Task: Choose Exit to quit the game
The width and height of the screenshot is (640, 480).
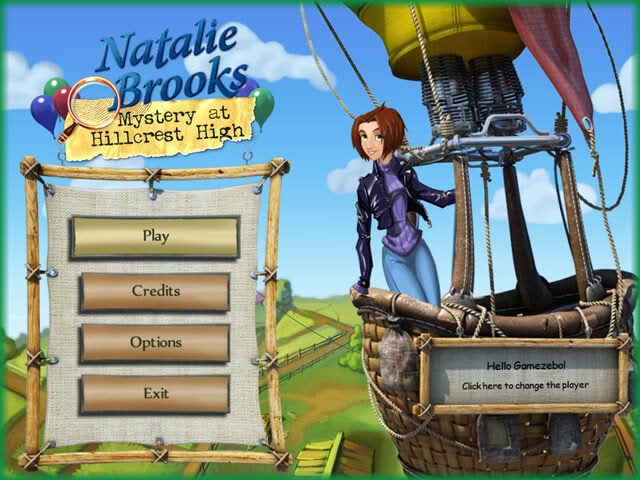Action: click(x=155, y=393)
